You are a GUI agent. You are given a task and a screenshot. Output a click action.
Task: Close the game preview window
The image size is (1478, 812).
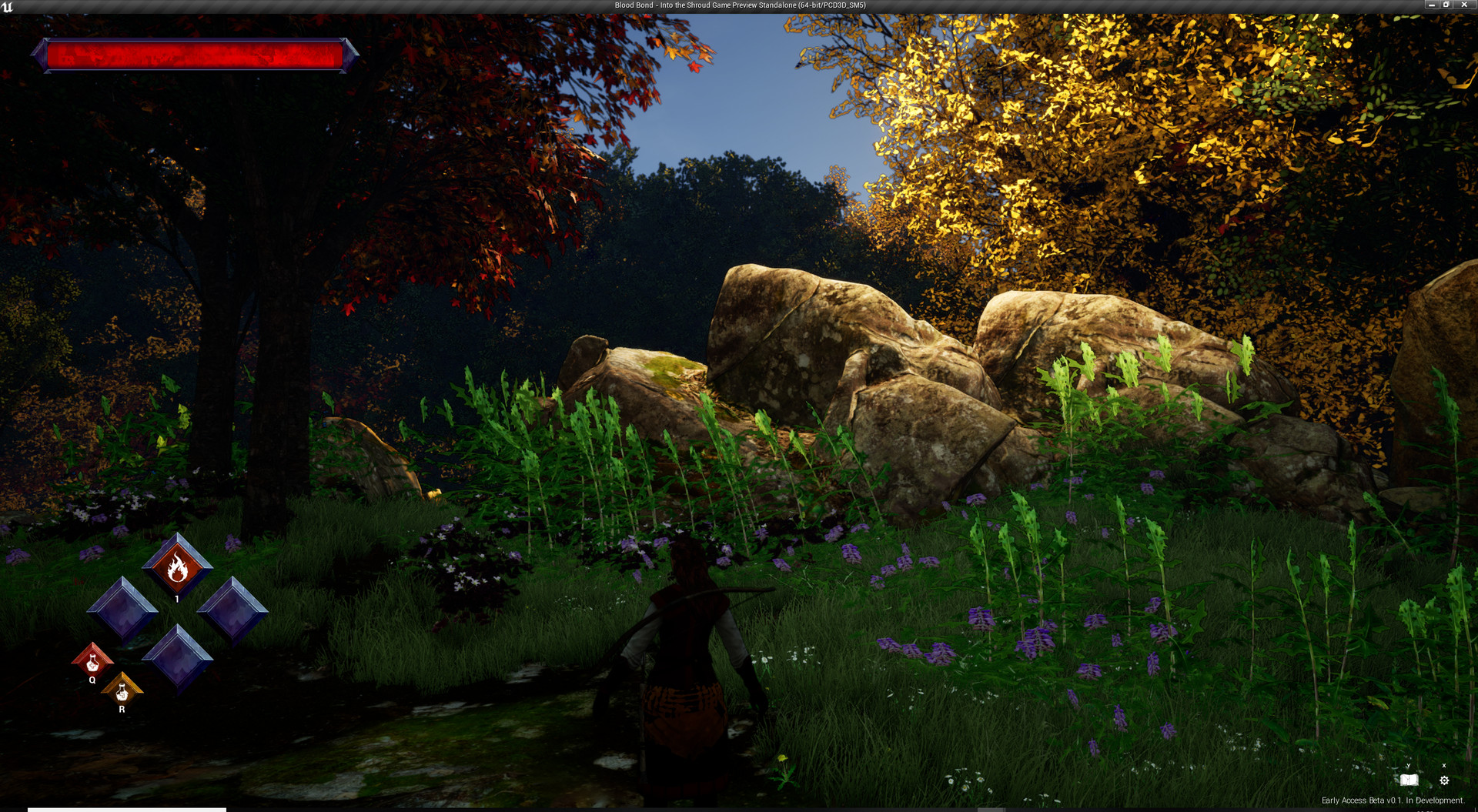pos(1464,5)
